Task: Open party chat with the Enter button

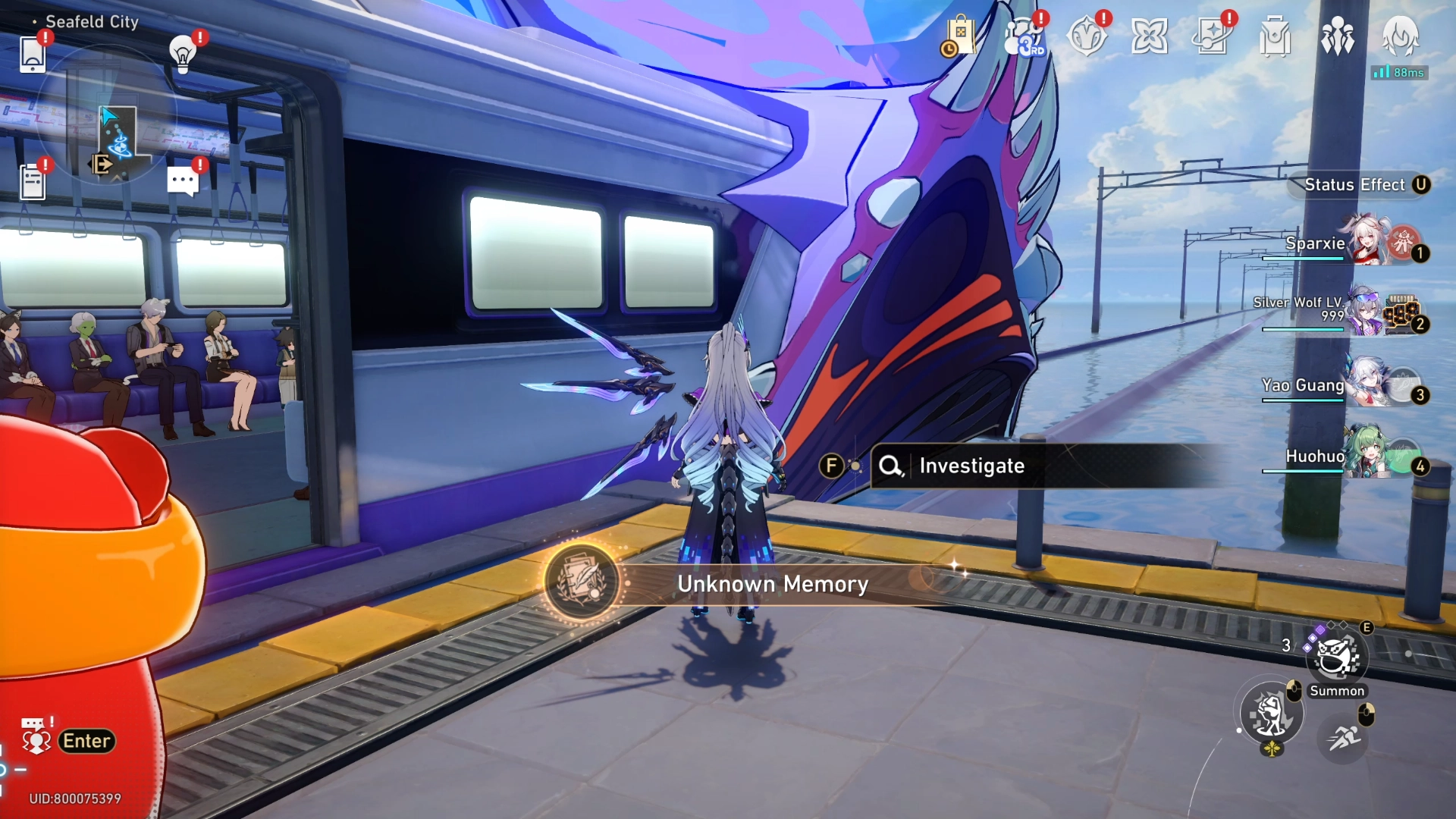Action: [86, 741]
